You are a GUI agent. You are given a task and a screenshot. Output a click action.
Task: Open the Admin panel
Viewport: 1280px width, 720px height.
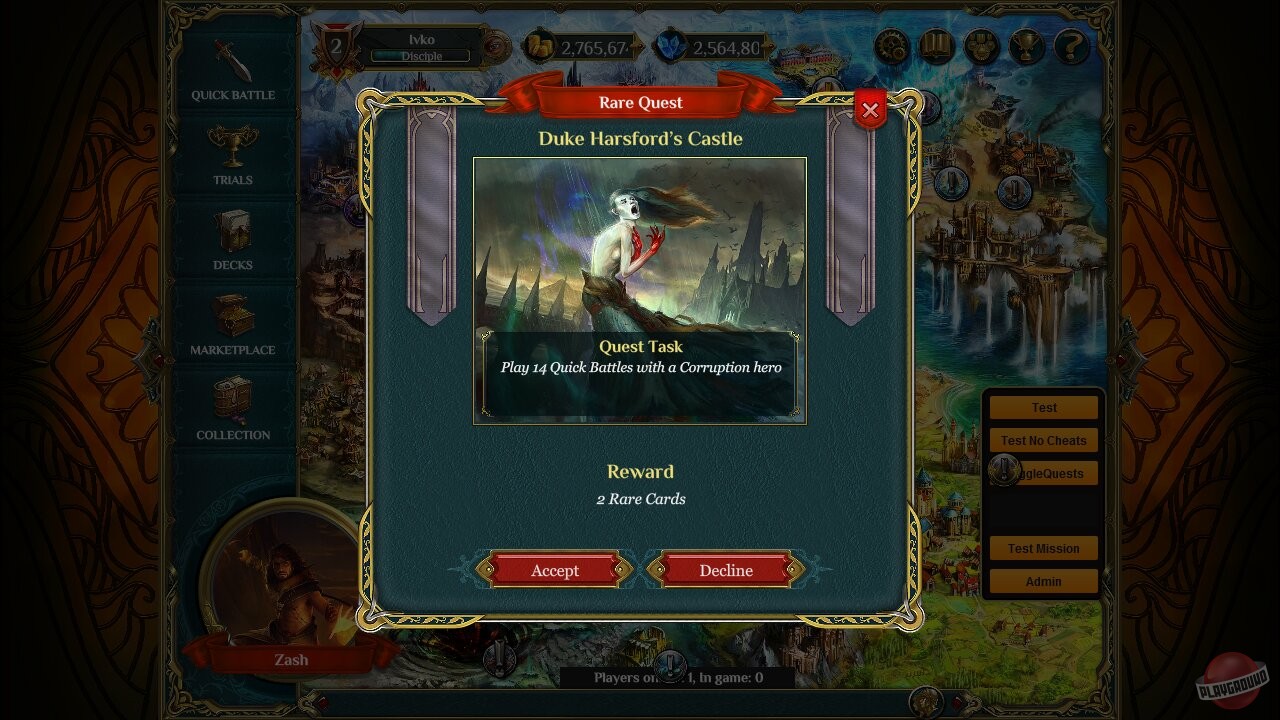(x=1043, y=581)
